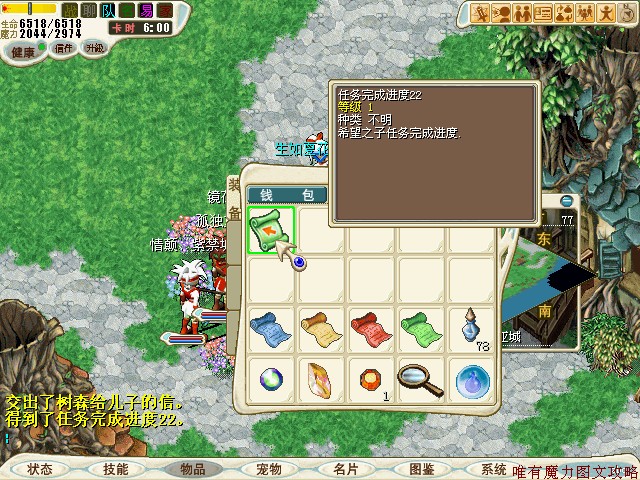This screenshot has width=640, height=480.
Task: Select the green arrow scroll quest item
Action: pos(270,229)
